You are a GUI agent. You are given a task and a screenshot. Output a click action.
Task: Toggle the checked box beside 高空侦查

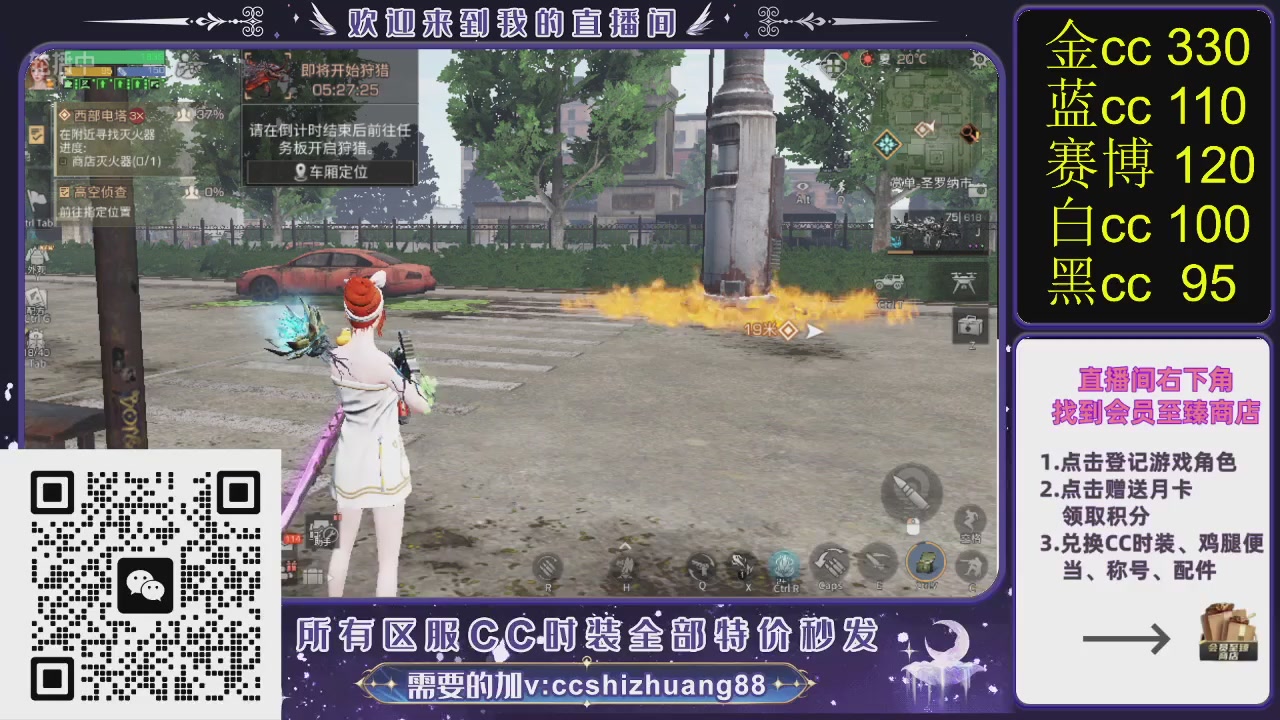(x=64, y=191)
